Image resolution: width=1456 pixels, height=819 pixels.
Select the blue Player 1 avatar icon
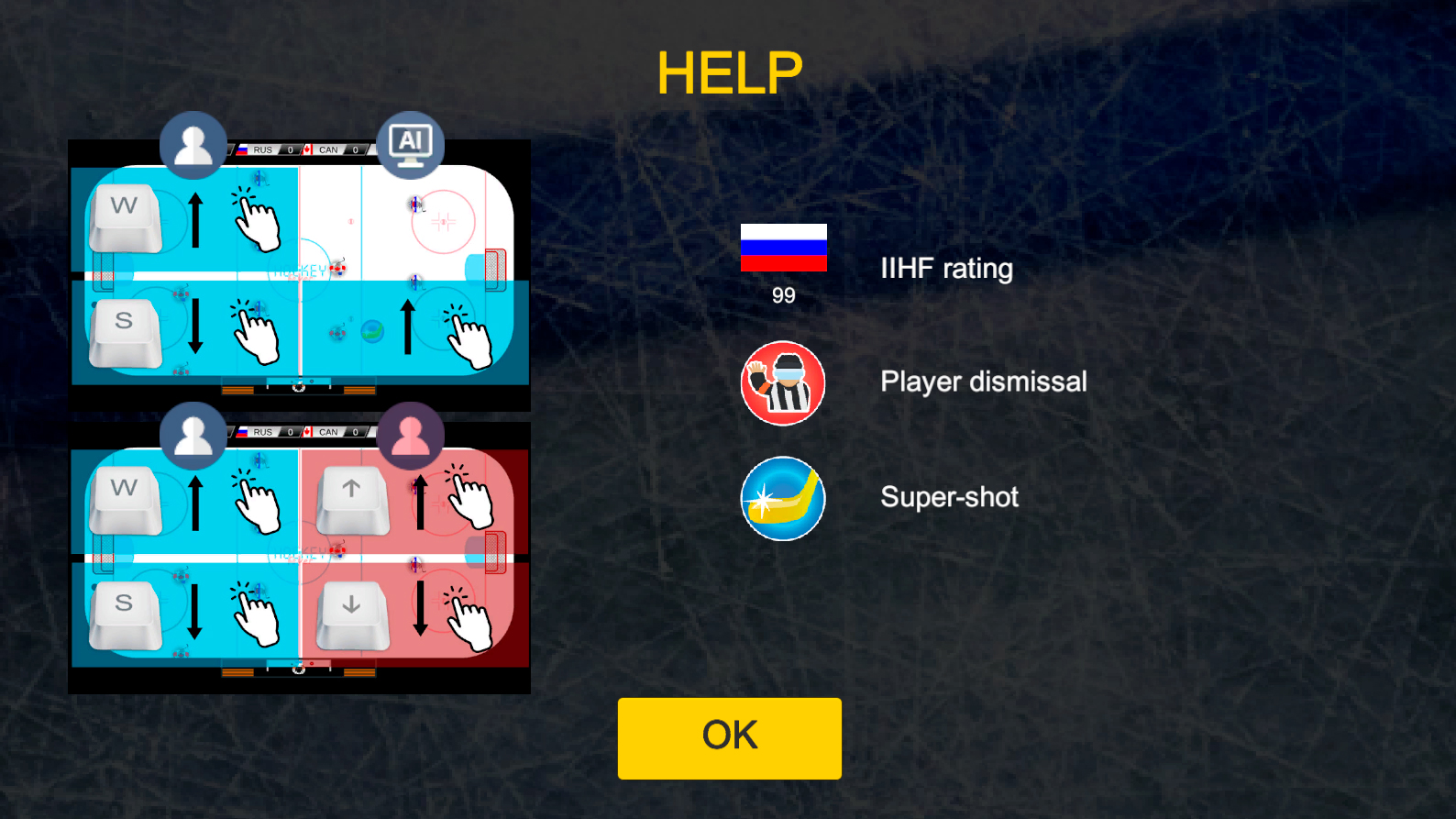[193, 144]
